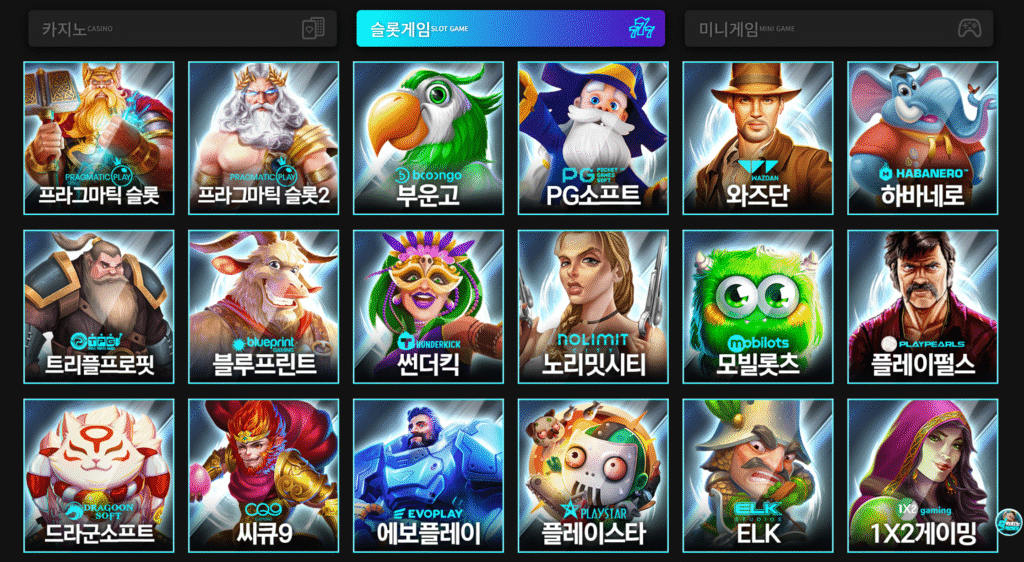Select the 슬롯게임 Slot Game tab

[510, 28]
